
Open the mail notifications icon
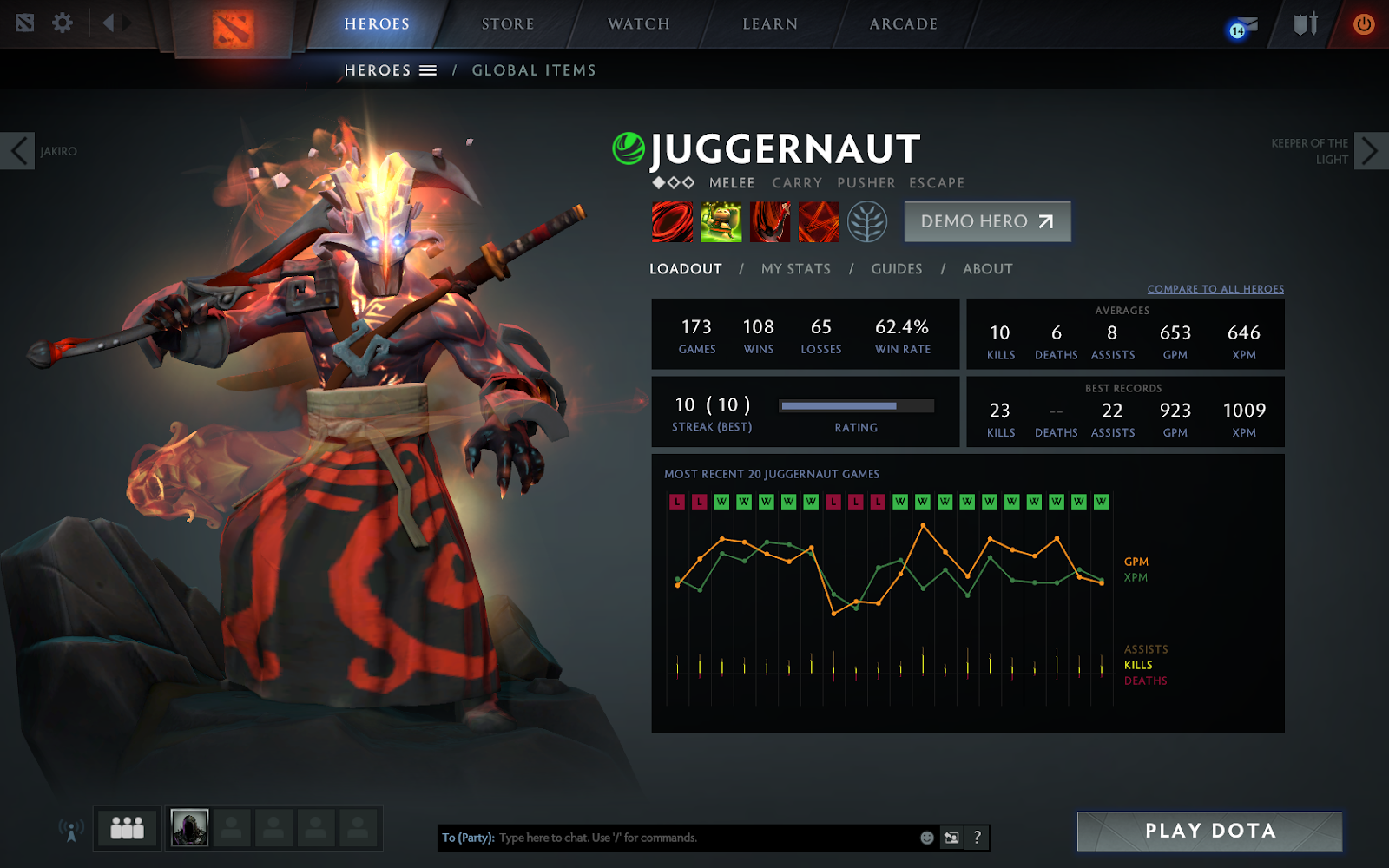pyautogui.click(x=1243, y=28)
